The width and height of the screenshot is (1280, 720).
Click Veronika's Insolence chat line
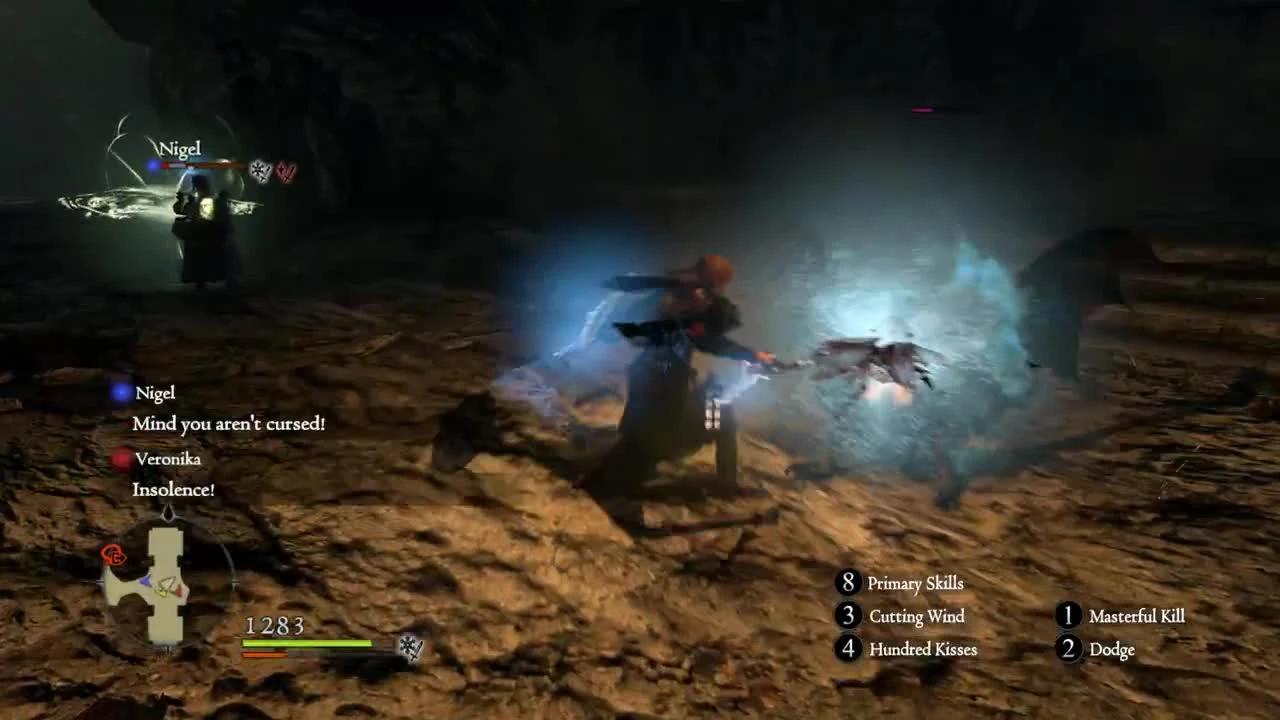click(x=173, y=490)
